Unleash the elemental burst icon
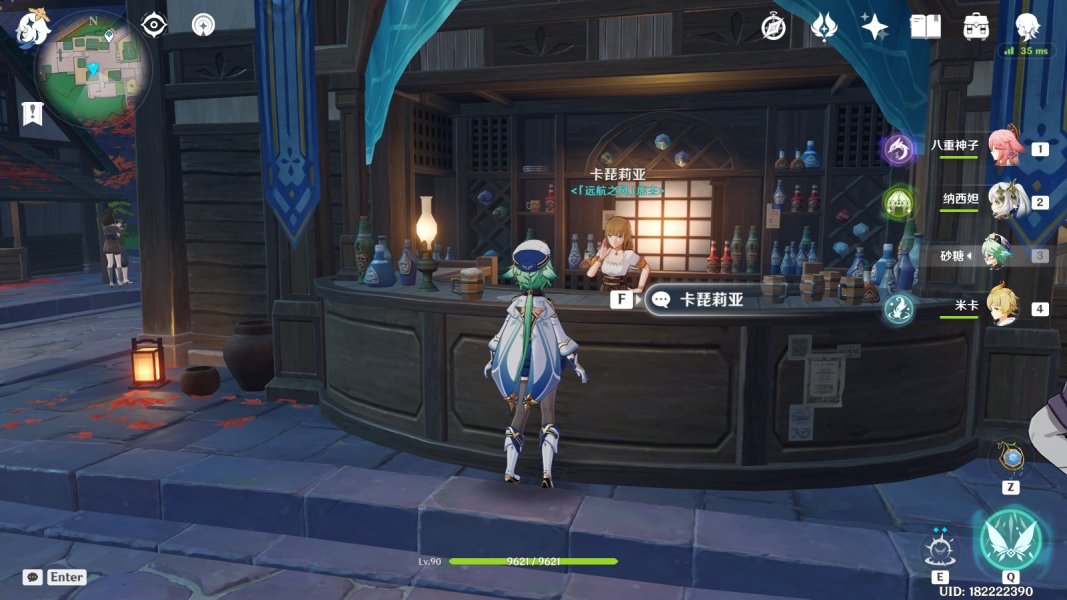1067x600 pixels. point(1011,540)
